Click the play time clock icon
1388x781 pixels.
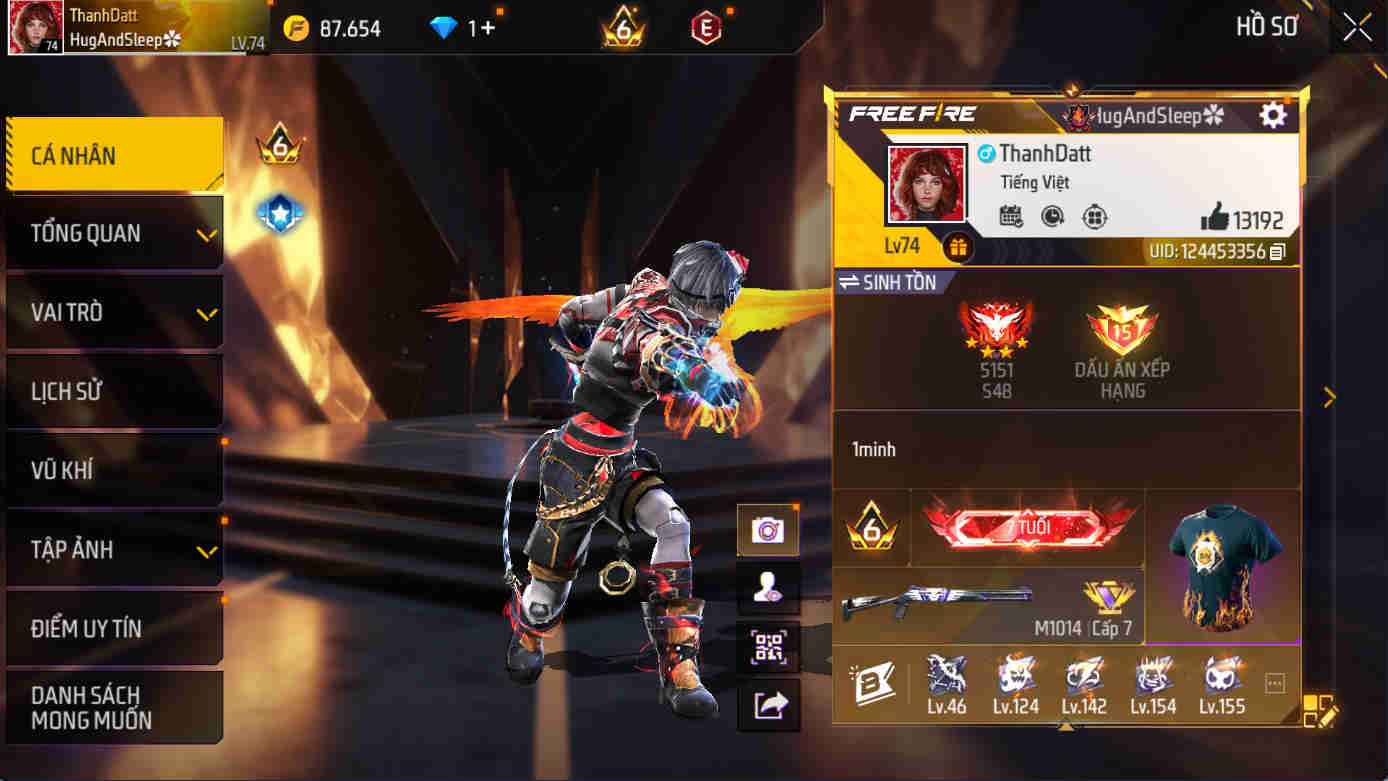tap(1052, 216)
